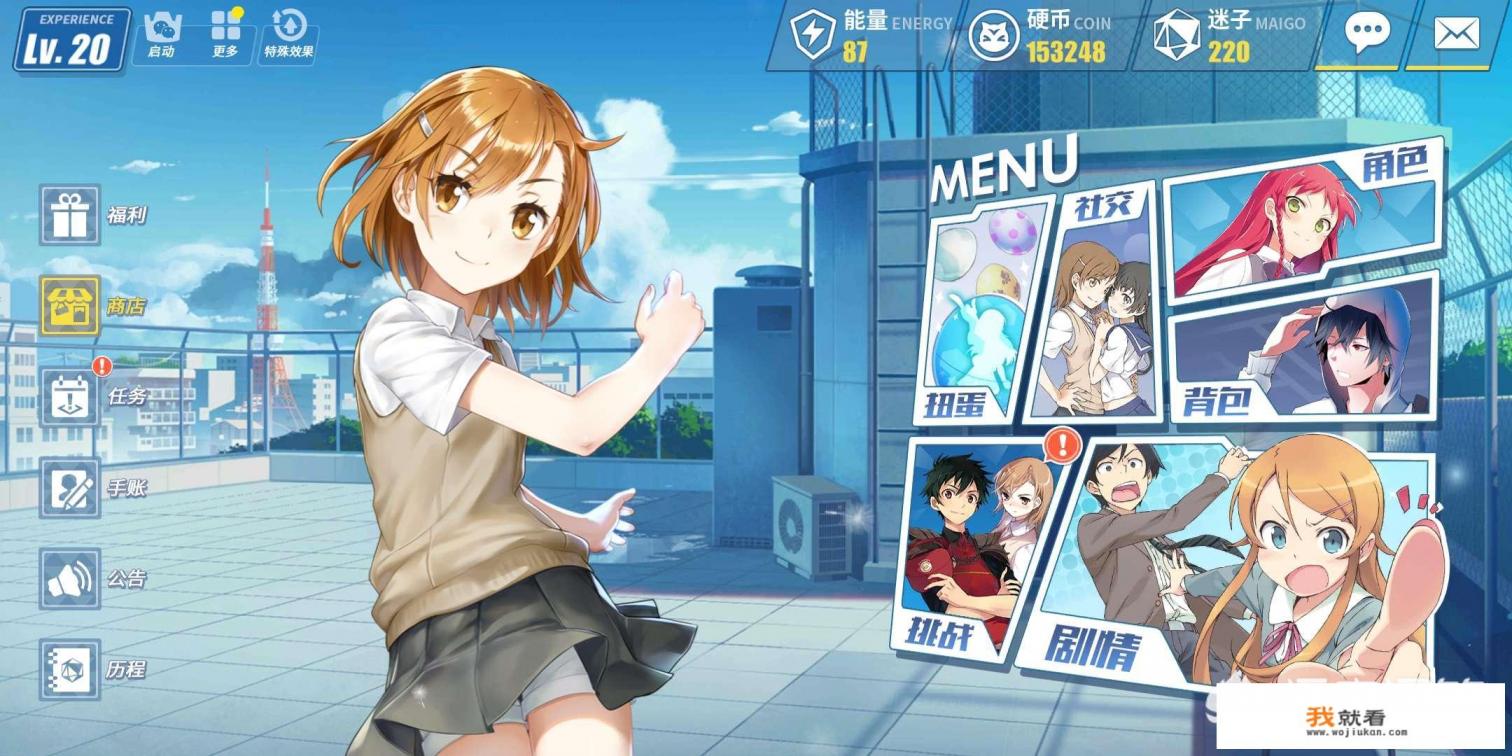Toggle the 特殊效果 special effects button
This screenshot has height=756, width=1512.
(x=289, y=34)
